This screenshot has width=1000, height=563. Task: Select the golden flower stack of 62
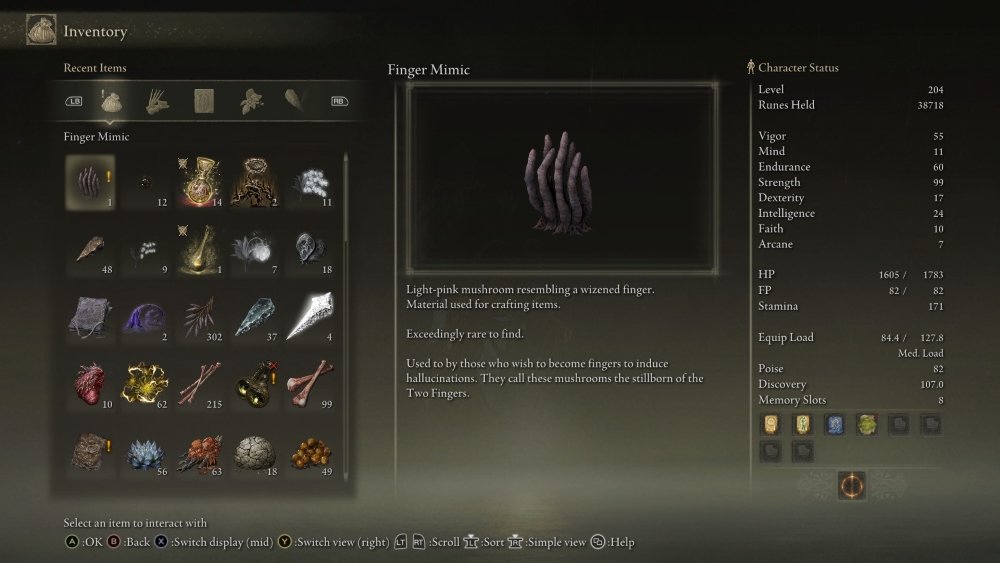click(x=145, y=383)
